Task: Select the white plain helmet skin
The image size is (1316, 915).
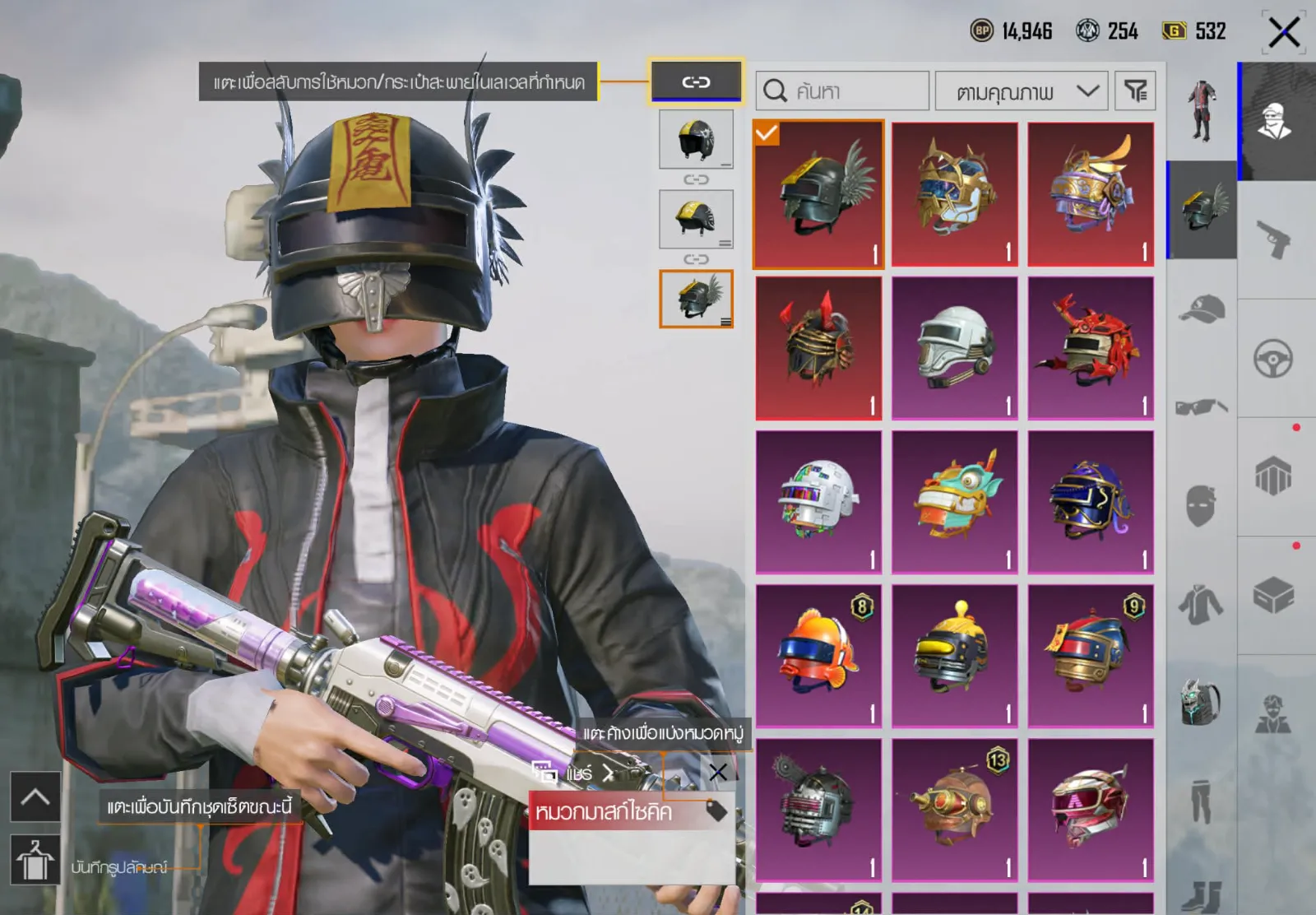Action: click(x=954, y=348)
